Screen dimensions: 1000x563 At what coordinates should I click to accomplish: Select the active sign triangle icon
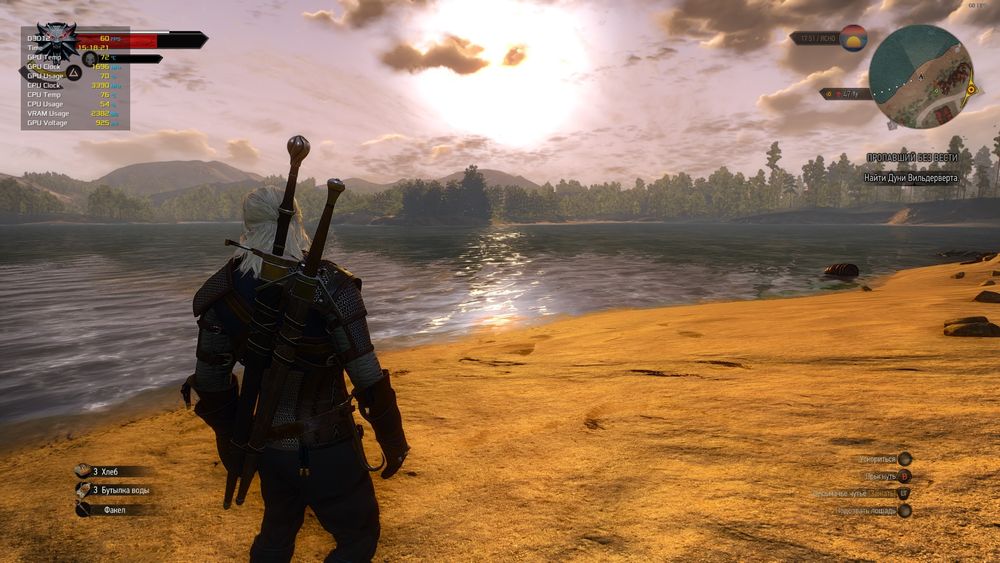tap(73, 73)
